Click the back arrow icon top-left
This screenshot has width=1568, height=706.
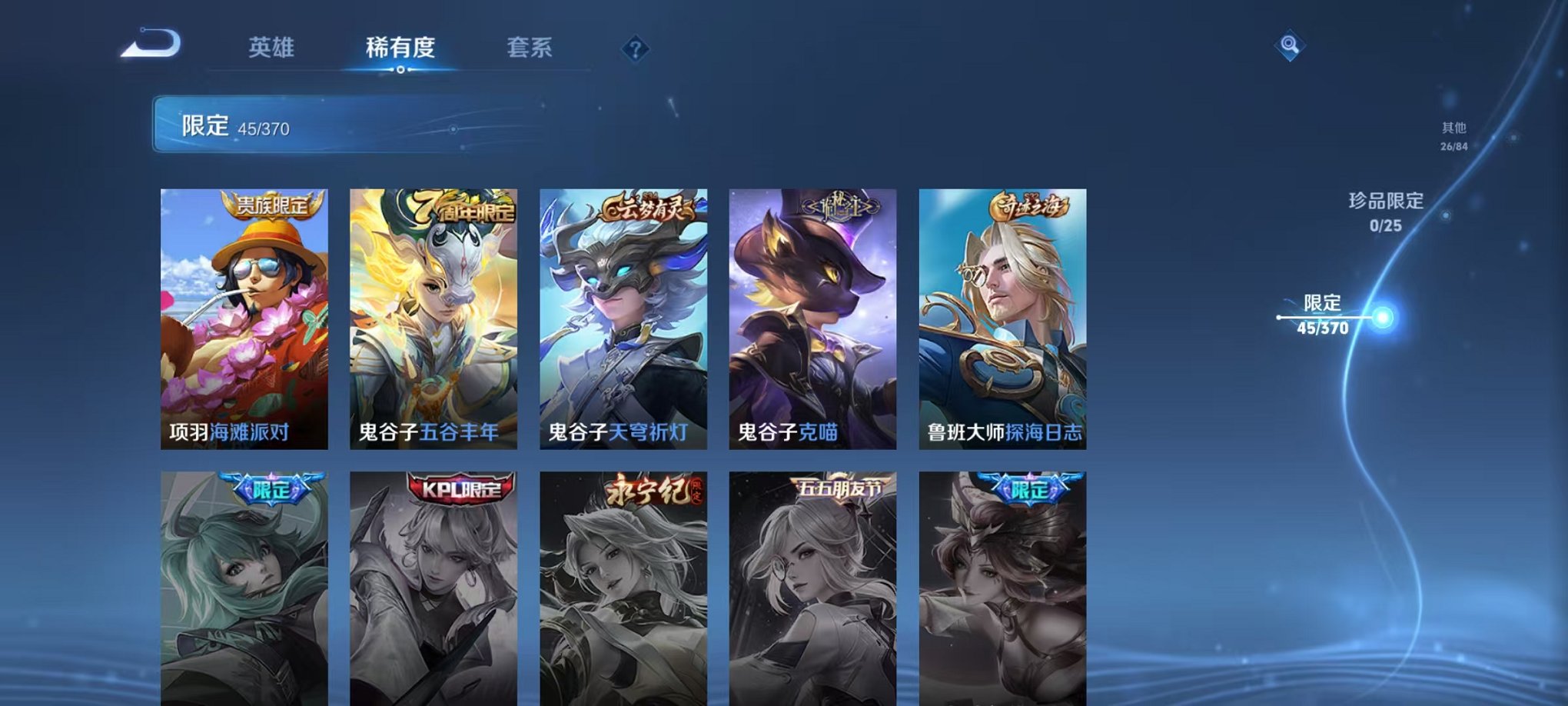point(152,45)
